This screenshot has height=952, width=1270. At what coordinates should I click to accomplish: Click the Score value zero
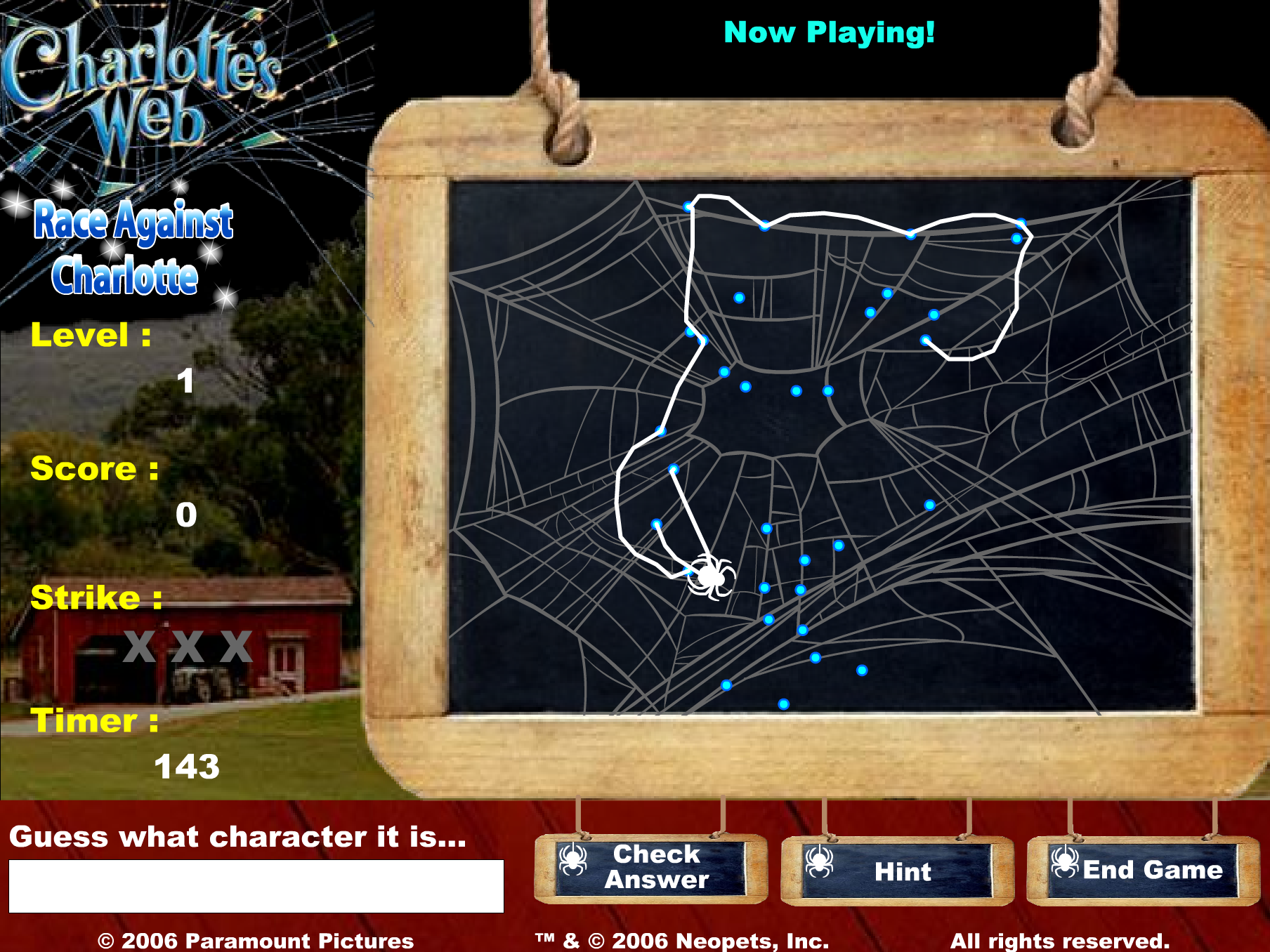click(x=186, y=516)
